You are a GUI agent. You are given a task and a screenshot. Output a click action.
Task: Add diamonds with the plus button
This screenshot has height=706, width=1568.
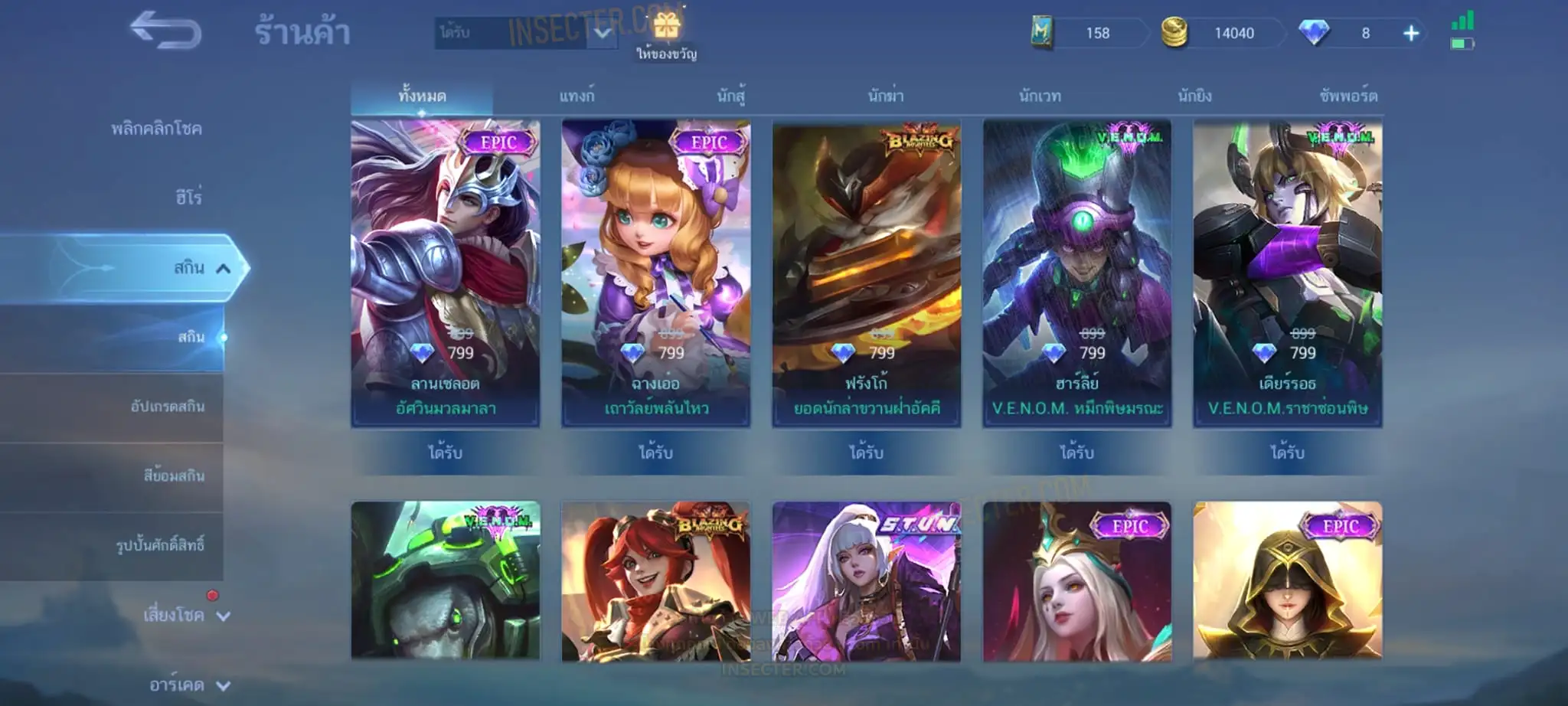pyautogui.click(x=1410, y=33)
